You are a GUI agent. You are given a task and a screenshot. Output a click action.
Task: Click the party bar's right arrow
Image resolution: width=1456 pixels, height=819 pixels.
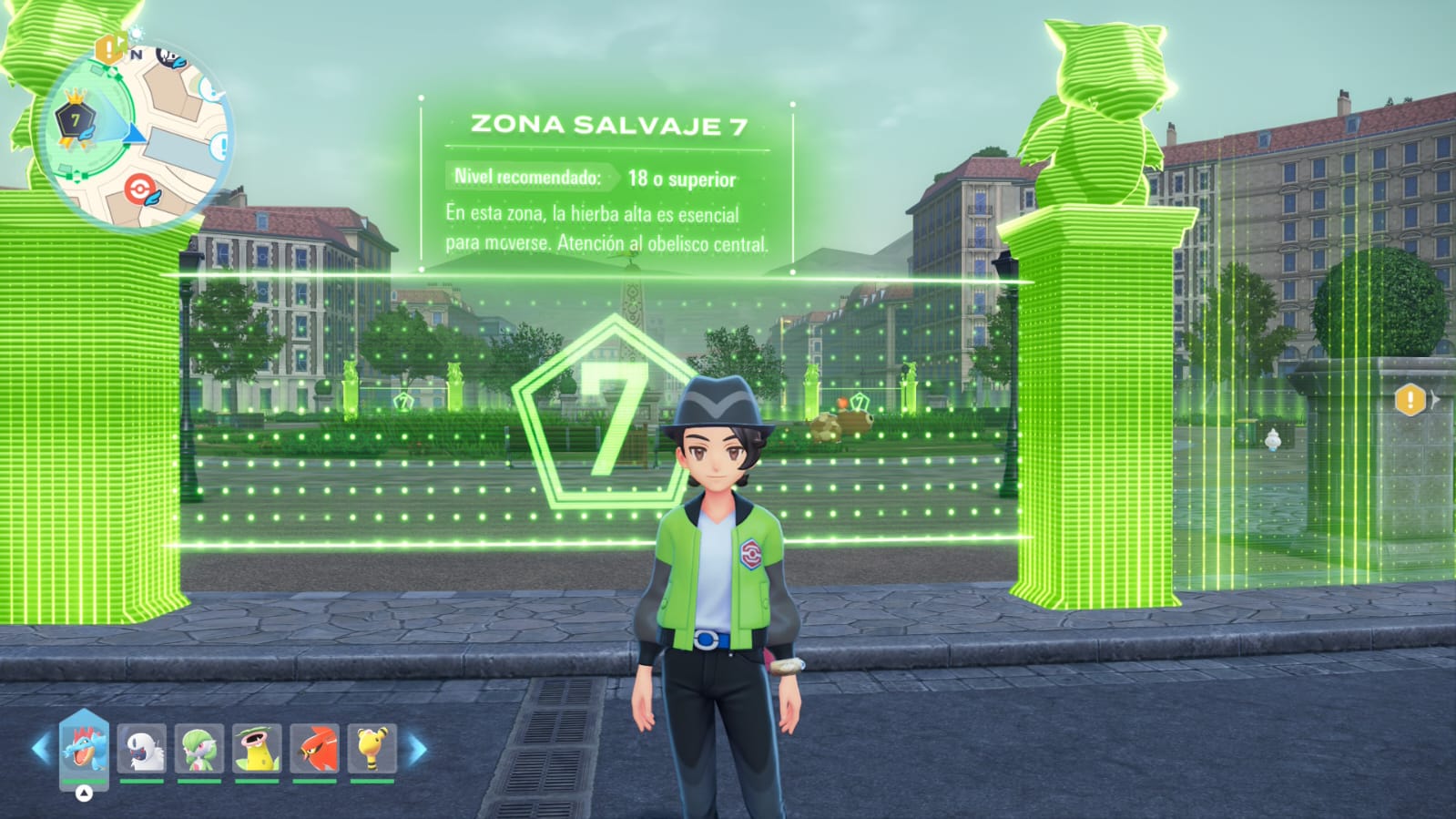[418, 750]
